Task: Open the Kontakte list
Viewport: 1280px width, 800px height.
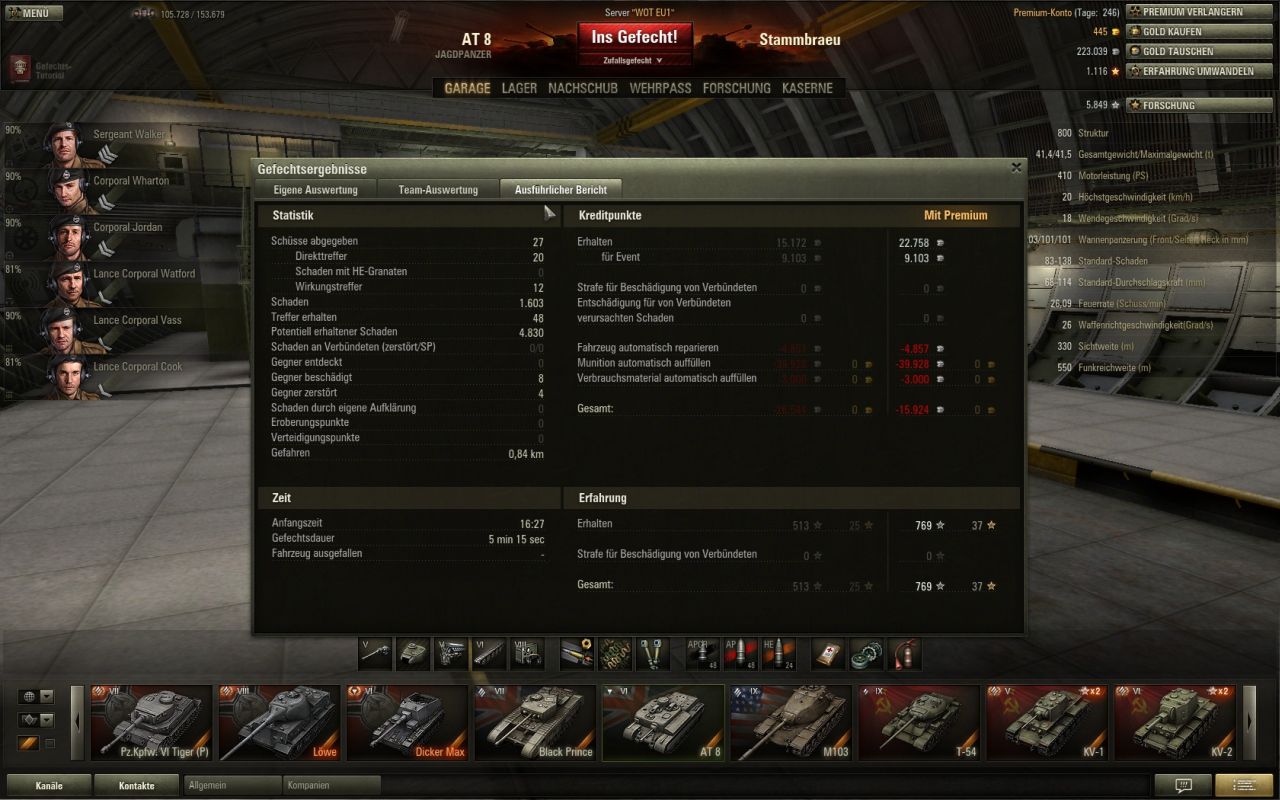Action: [136, 785]
